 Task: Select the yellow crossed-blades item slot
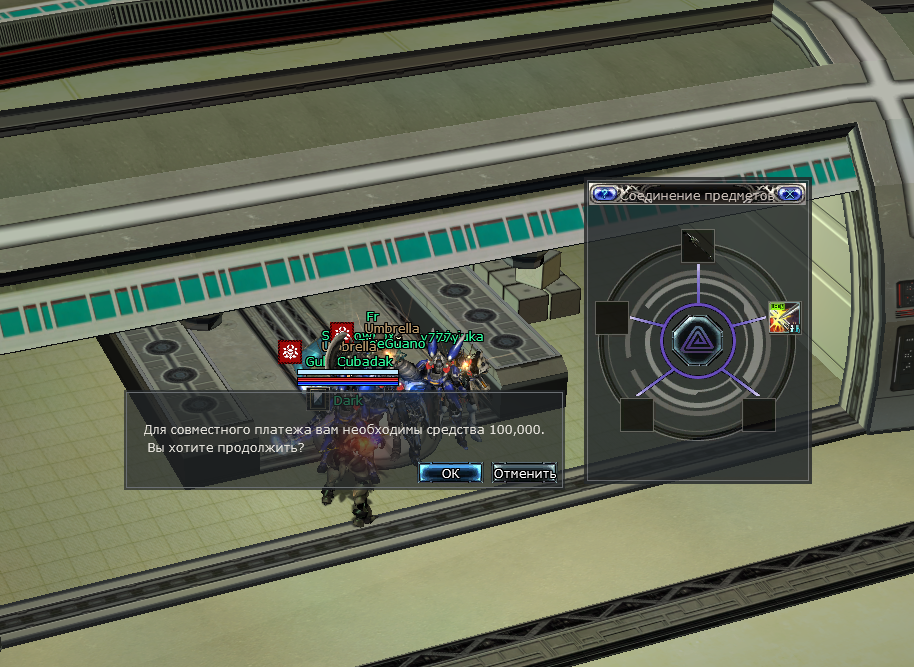pos(784,318)
